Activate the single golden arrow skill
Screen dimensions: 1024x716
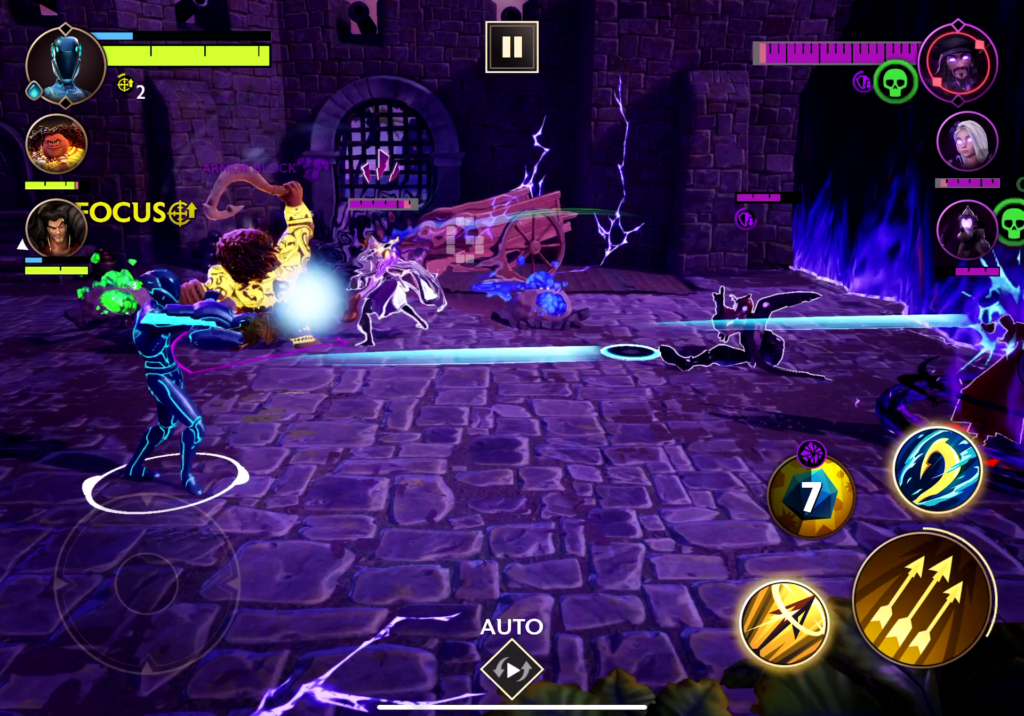tap(785, 623)
